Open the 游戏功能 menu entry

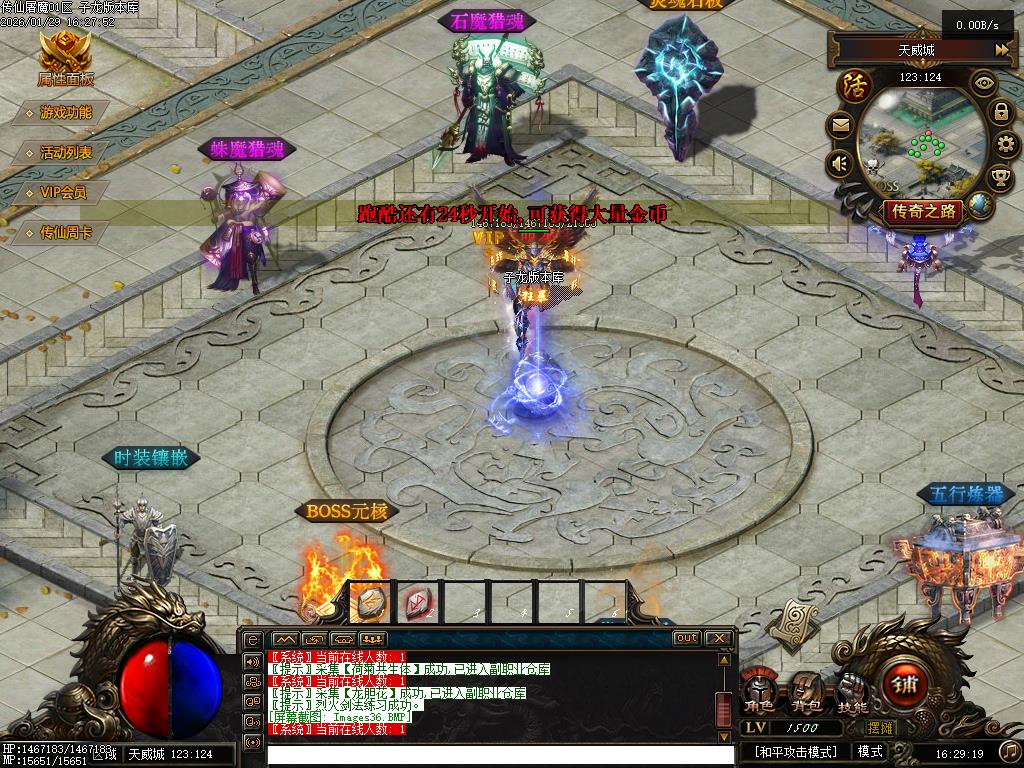pos(66,113)
